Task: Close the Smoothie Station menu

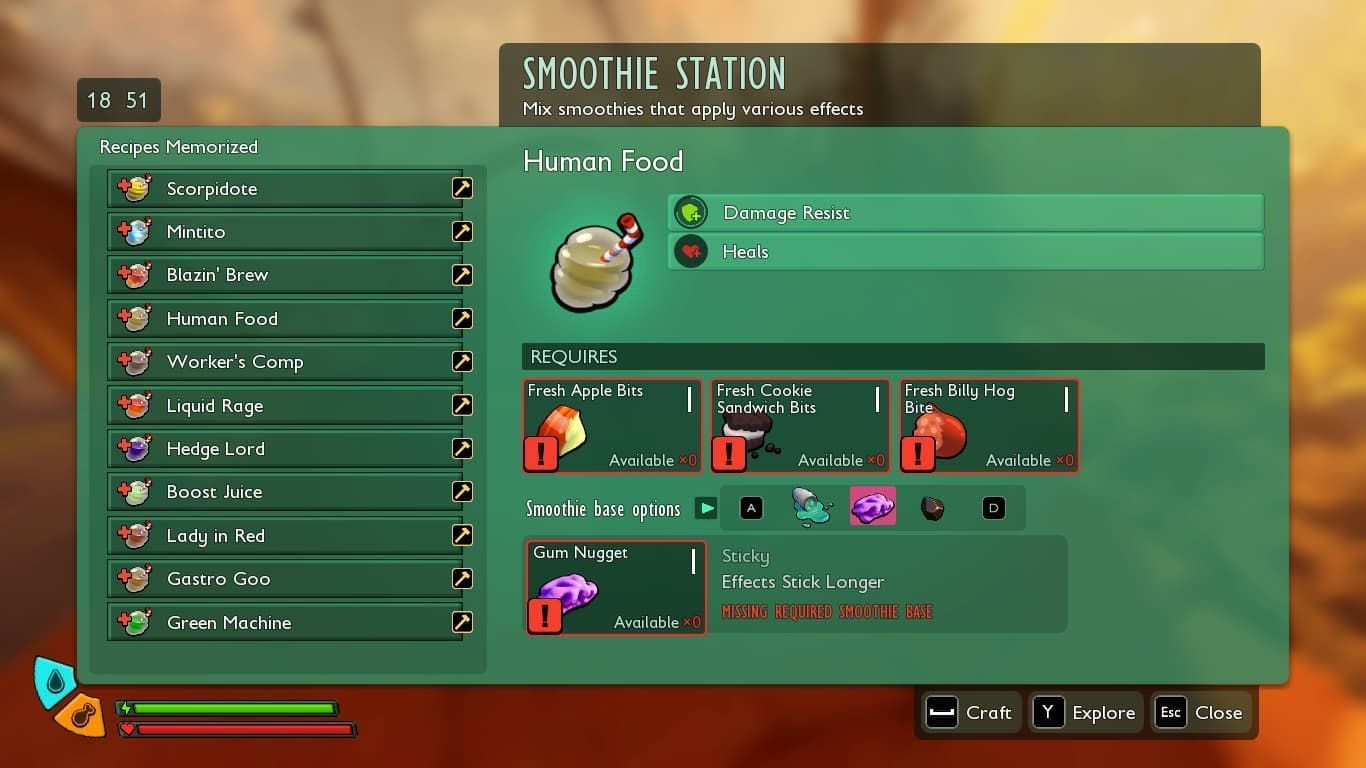Action: point(1201,713)
